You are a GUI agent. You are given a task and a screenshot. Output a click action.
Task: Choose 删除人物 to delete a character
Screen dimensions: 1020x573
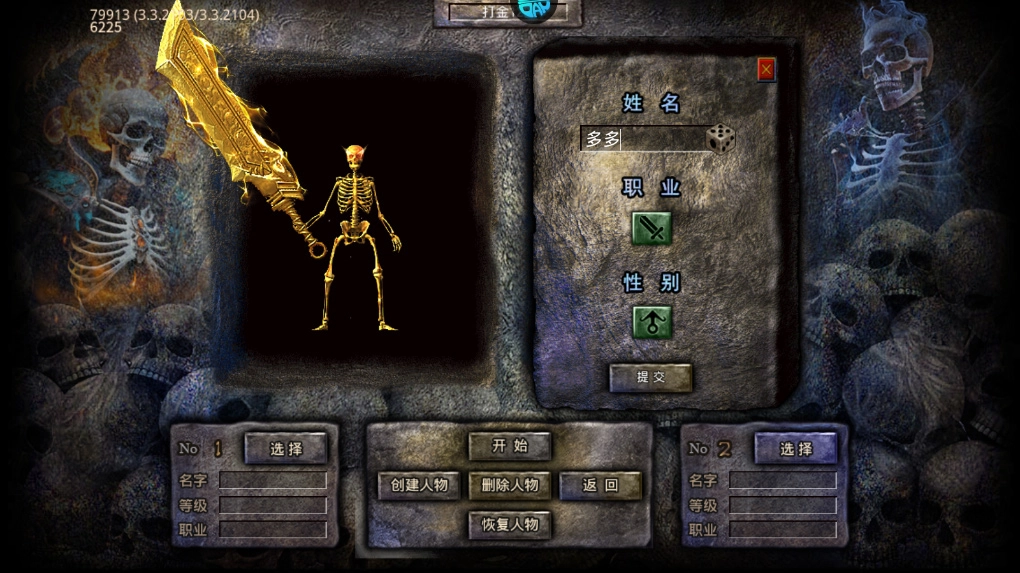coord(509,486)
